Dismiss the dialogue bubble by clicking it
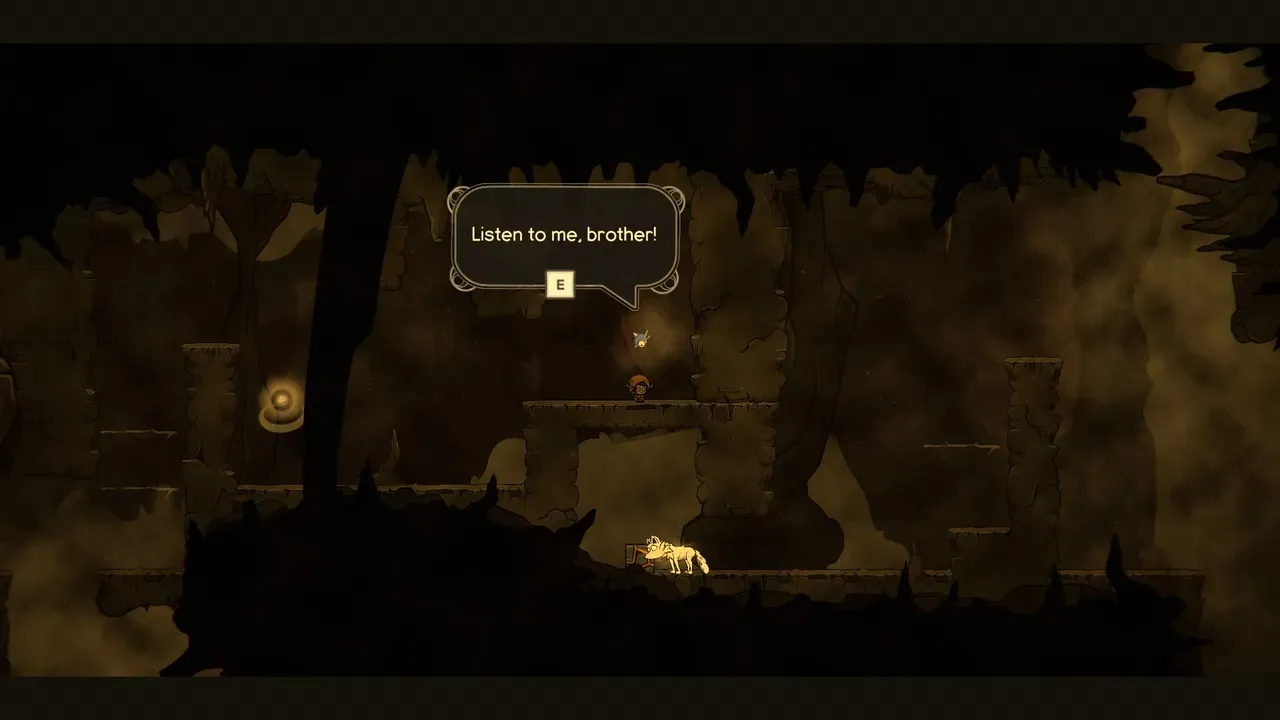 [566, 237]
